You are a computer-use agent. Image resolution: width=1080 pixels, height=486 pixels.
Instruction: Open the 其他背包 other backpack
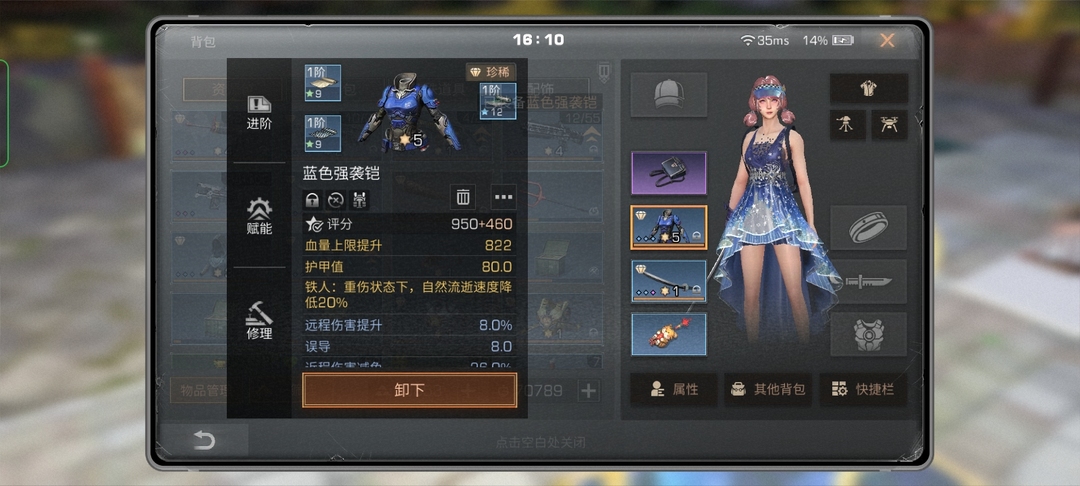(x=767, y=389)
